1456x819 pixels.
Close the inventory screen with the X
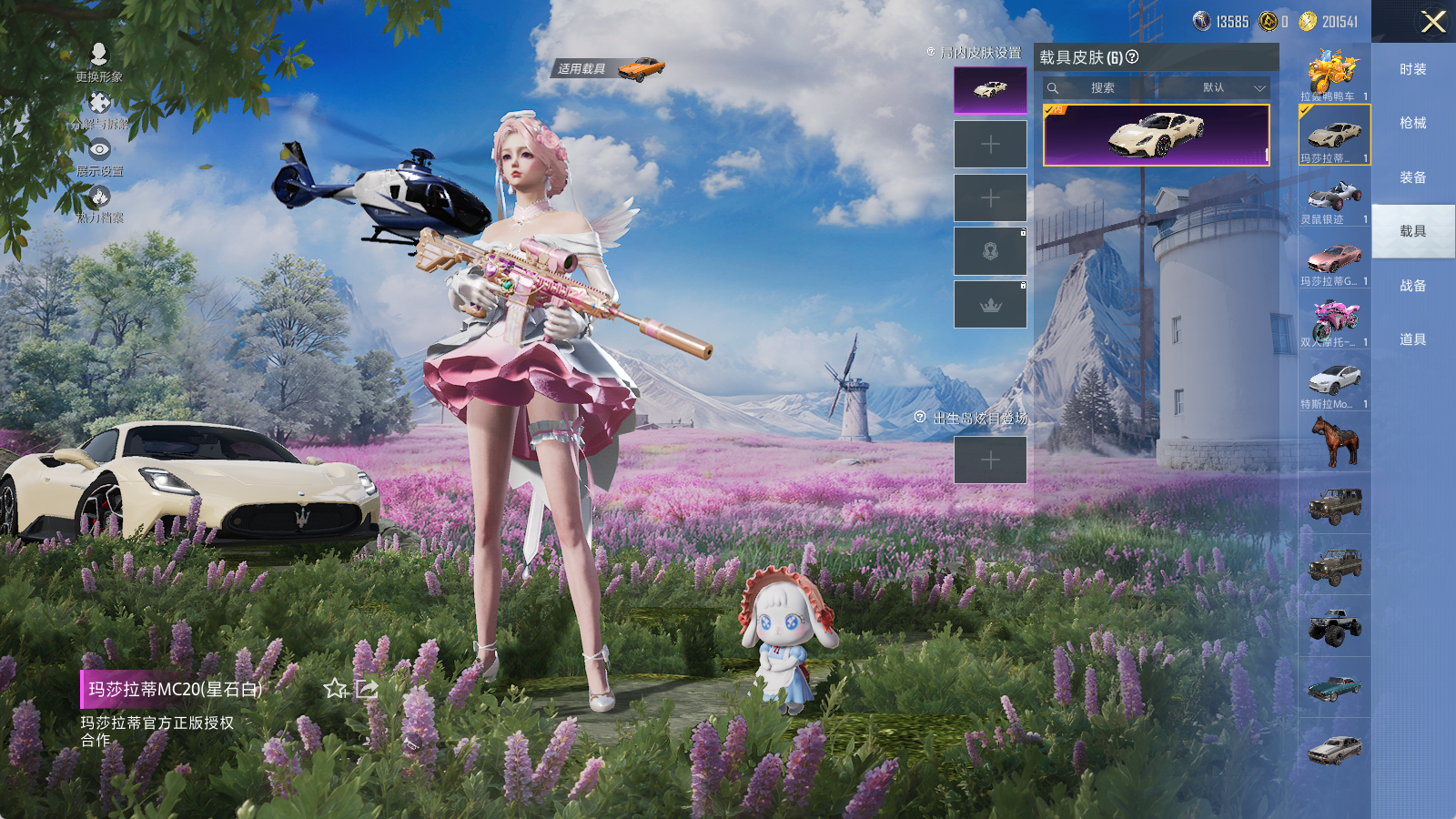pyautogui.click(x=1433, y=22)
